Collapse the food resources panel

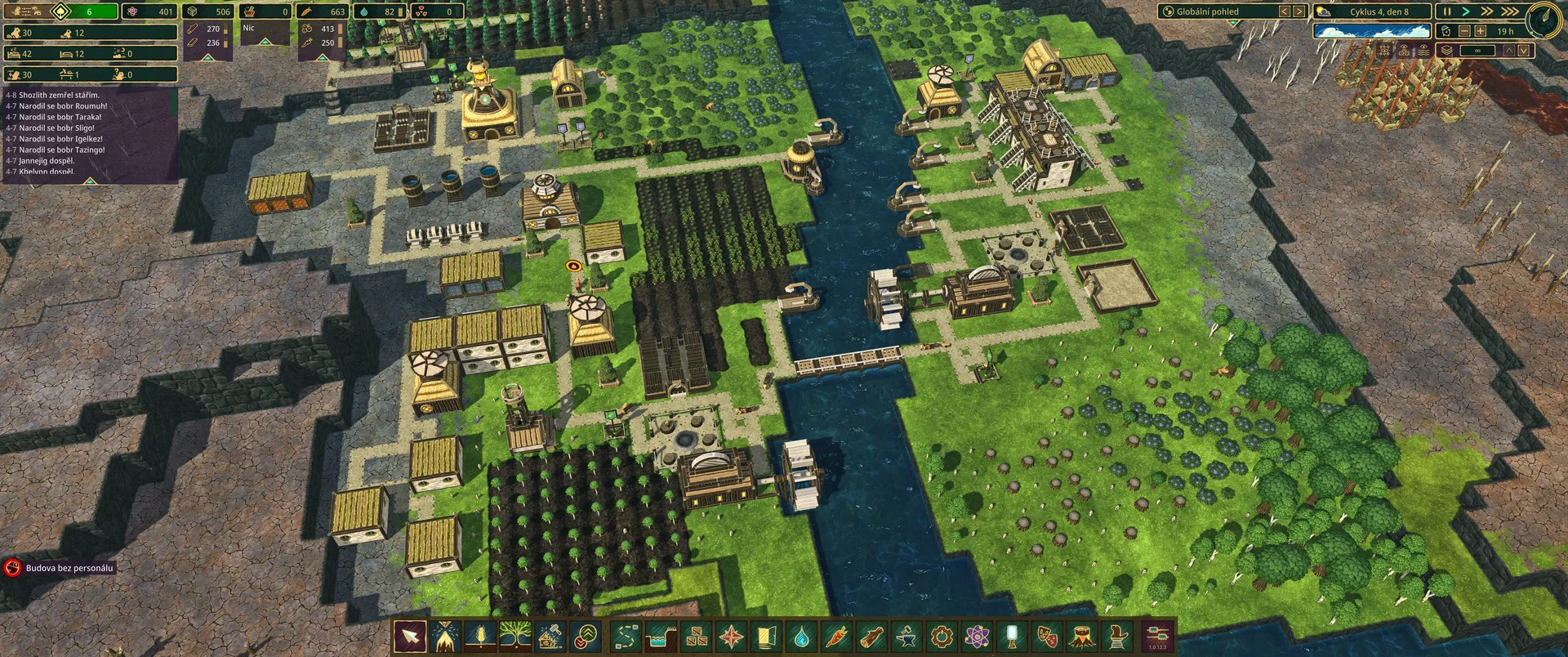click(x=323, y=58)
